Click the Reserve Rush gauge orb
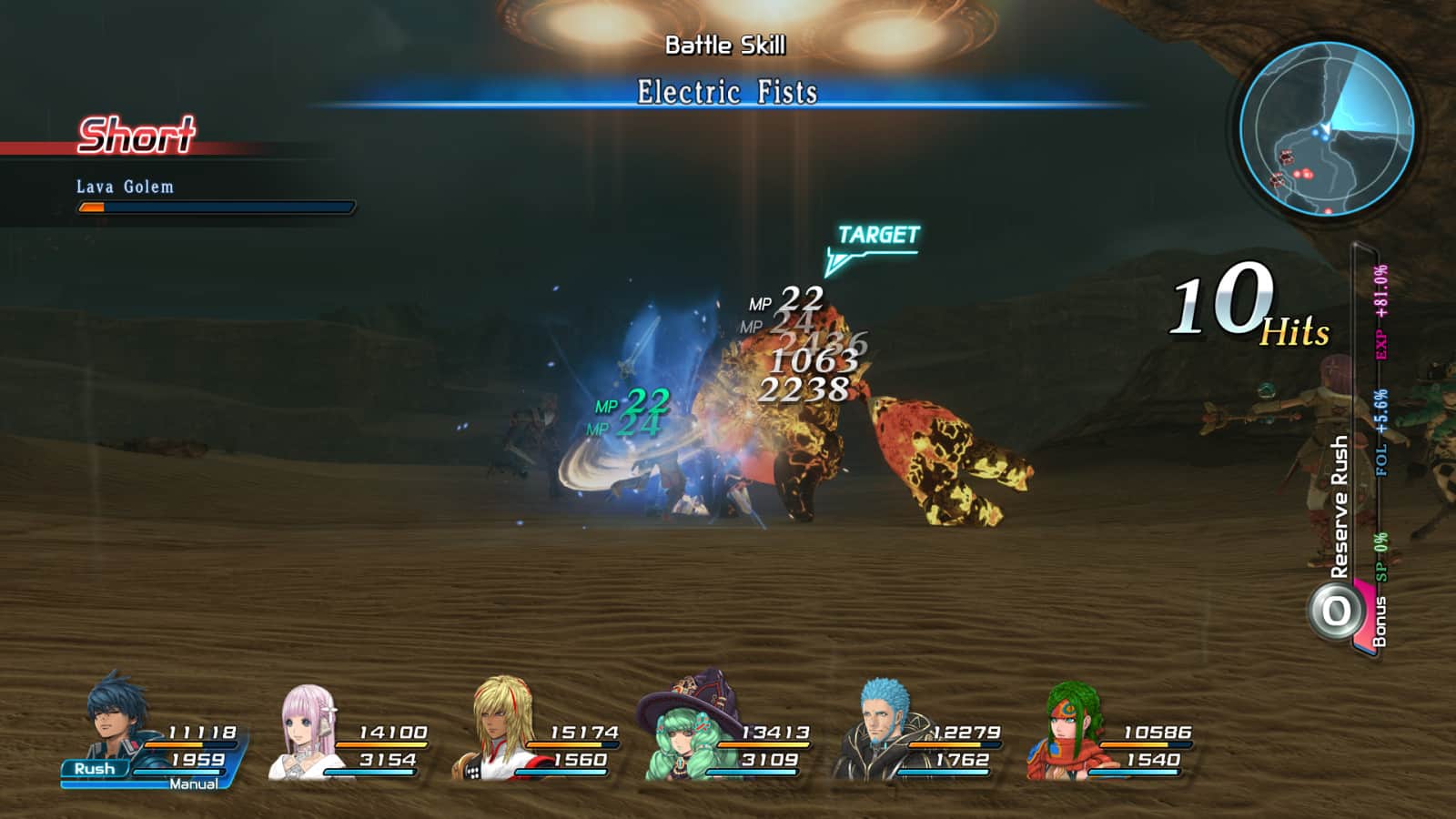The height and width of the screenshot is (819, 1456). (1336, 611)
